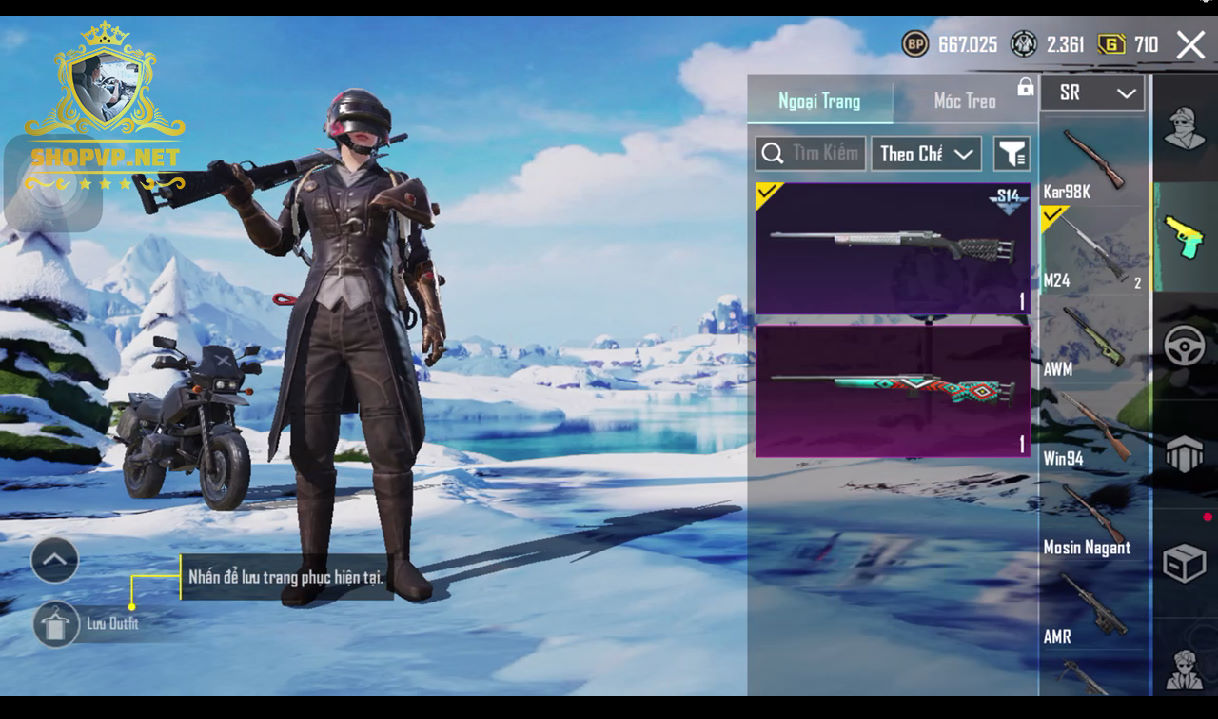The height and width of the screenshot is (719, 1218).
Task: Choose the teal and red patterned M24 skin
Action: pyautogui.click(x=893, y=391)
